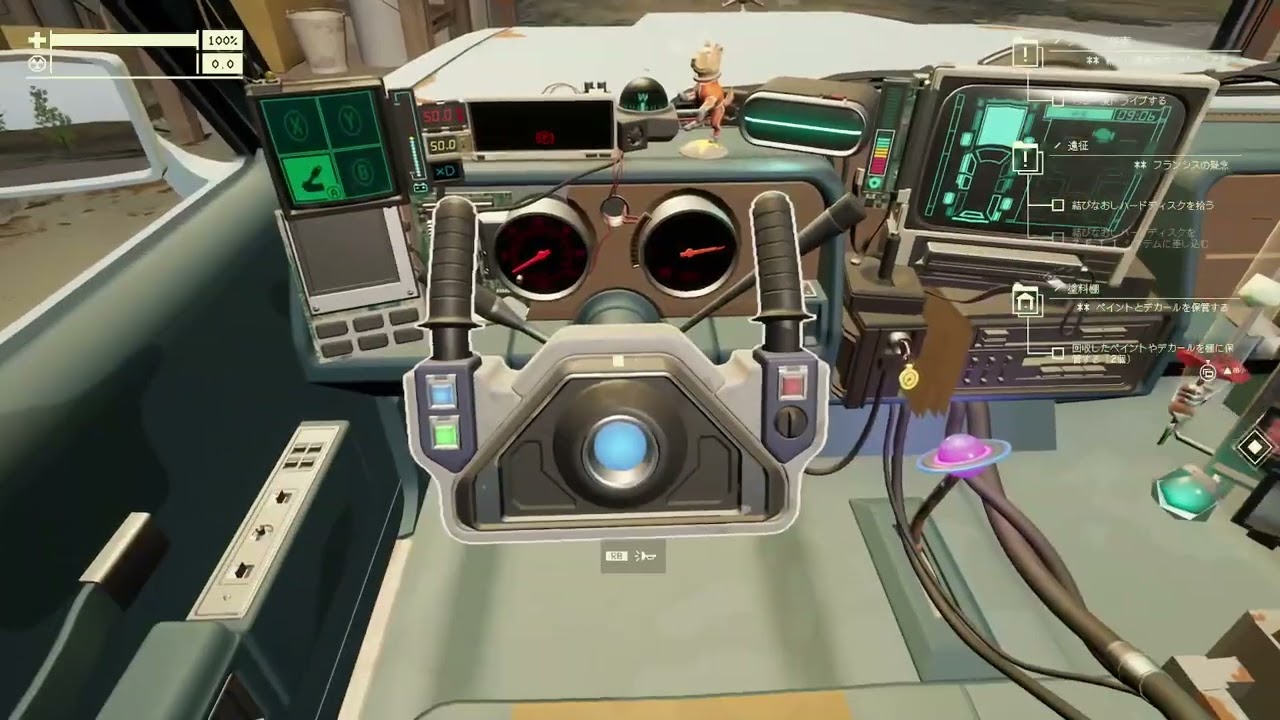Tick the 結びなおしハードディスクを拾う objective checkbox
Image resolution: width=1280 pixels, height=720 pixels.
point(1058,205)
